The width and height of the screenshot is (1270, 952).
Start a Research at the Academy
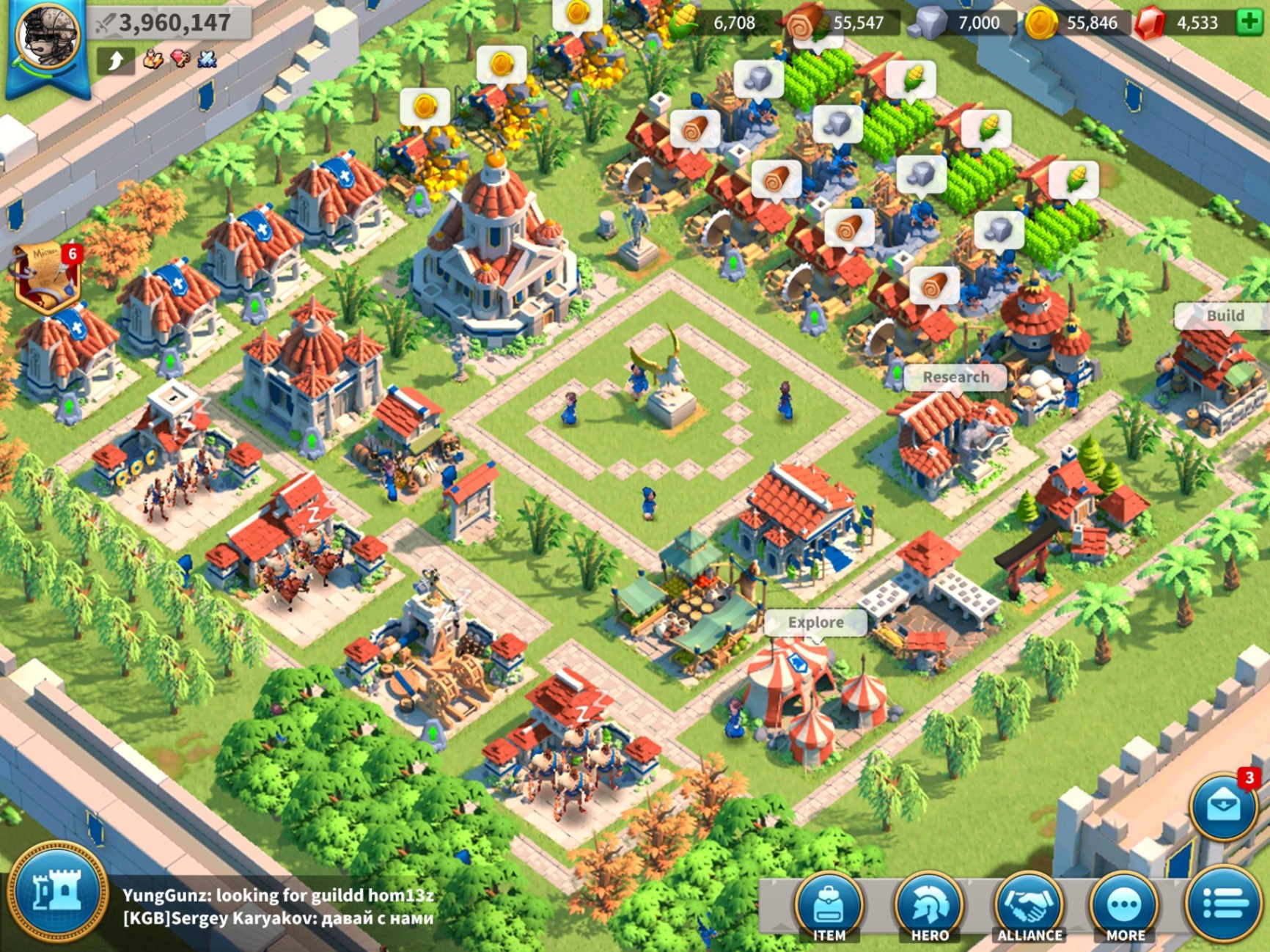click(x=955, y=378)
